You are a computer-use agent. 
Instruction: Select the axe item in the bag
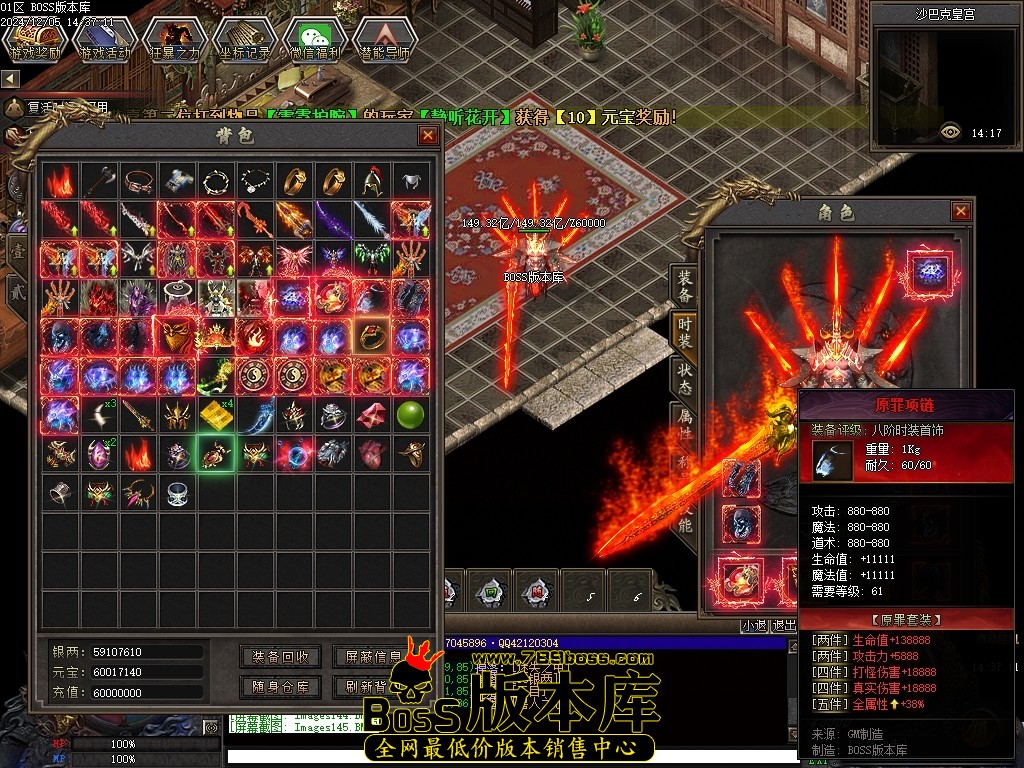pos(99,181)
